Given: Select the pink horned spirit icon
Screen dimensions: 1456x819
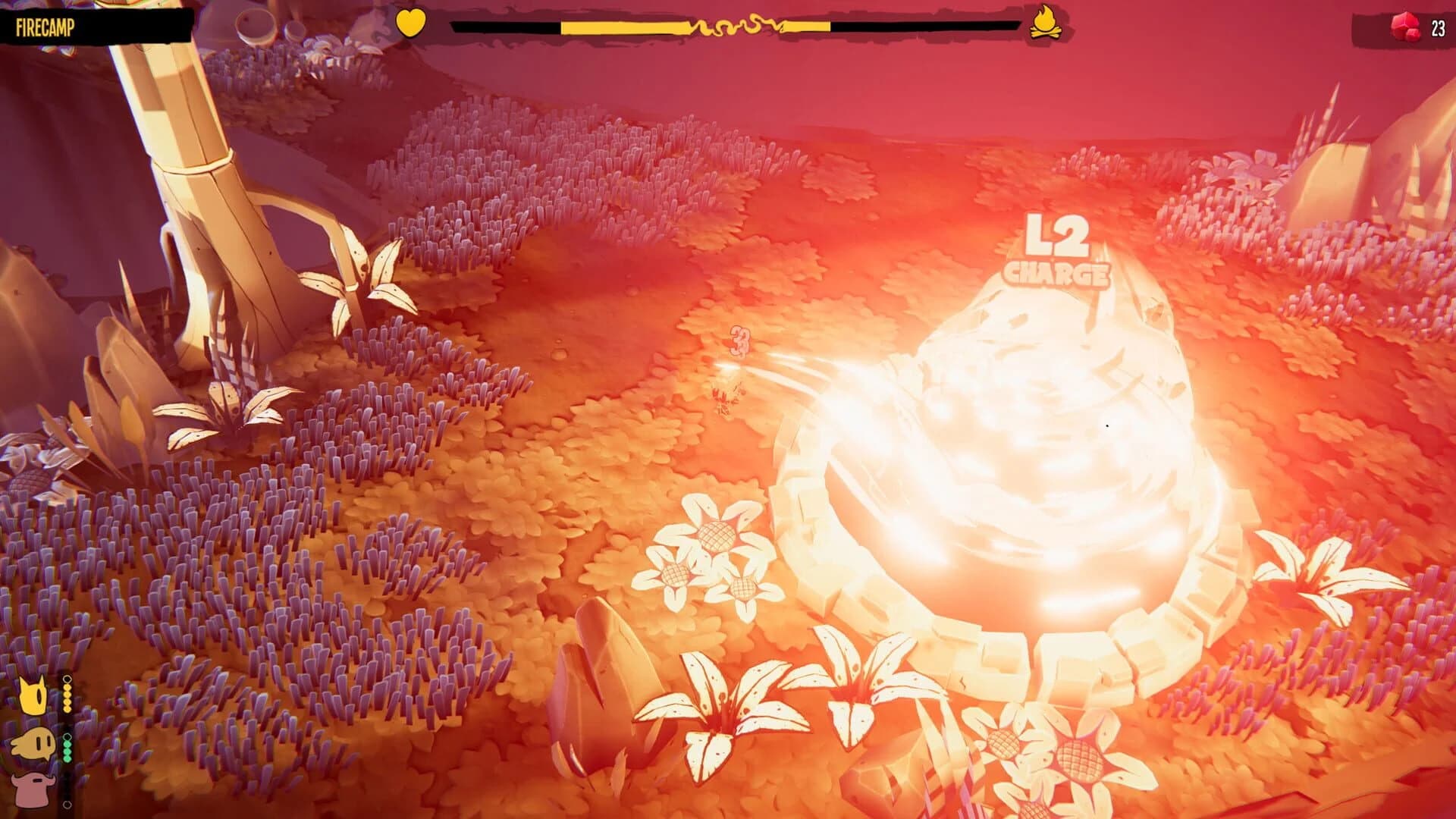Looking at the screenshot, I should (34, 789).
